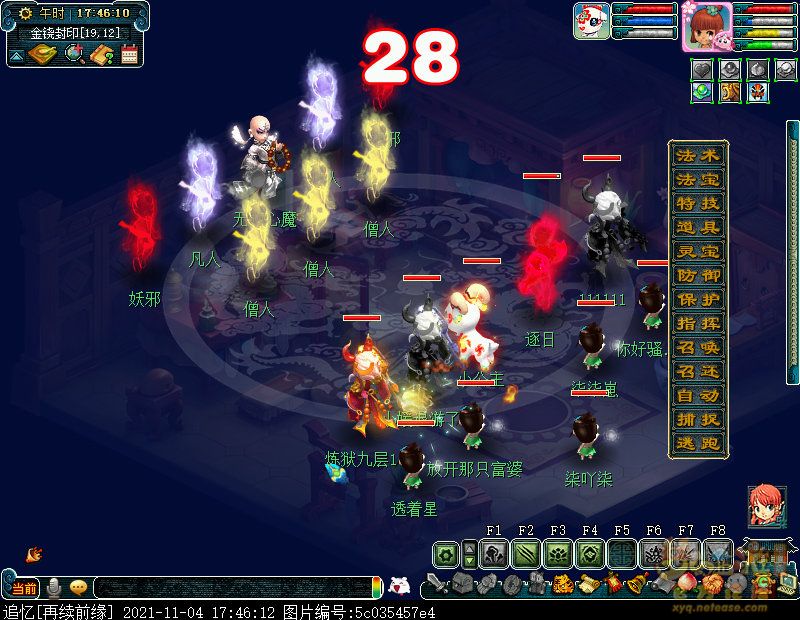The width and height of the screenshot is (800, 620).
Task: Use the 保护 protect command
Action: [697, 300]
